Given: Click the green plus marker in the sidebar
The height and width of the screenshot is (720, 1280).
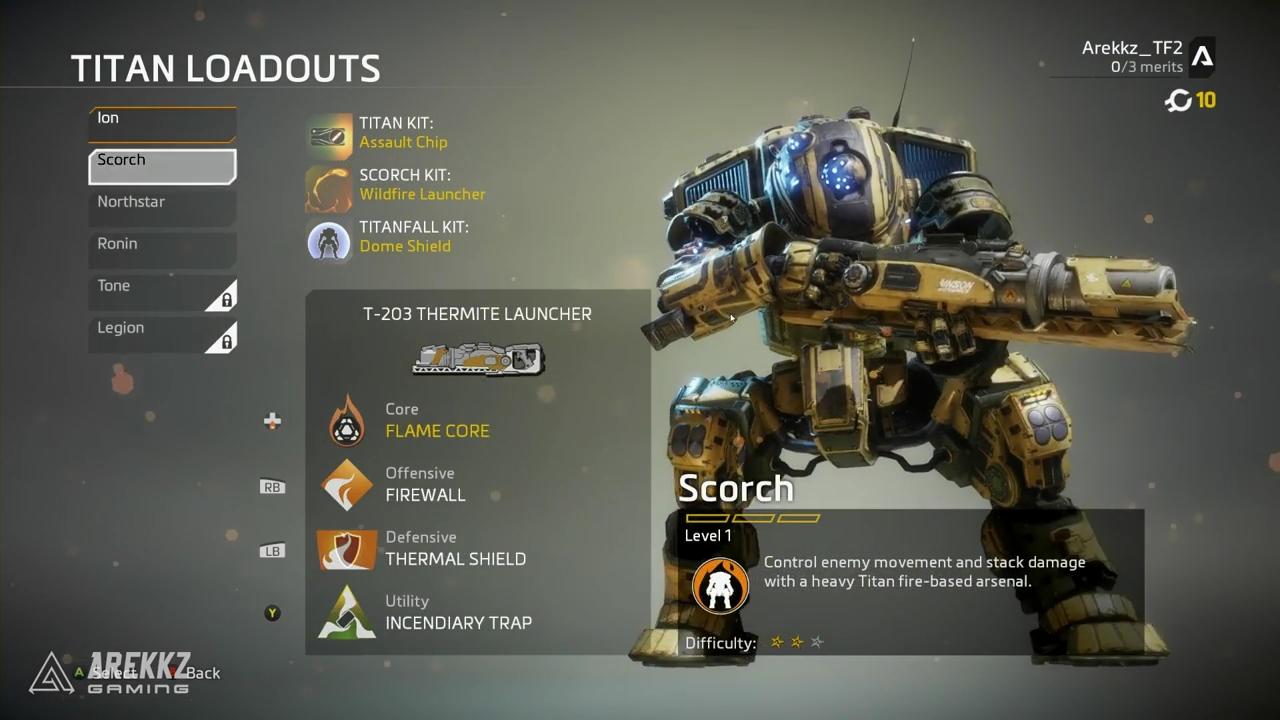Looking at the screenshot, I should 272,421.
